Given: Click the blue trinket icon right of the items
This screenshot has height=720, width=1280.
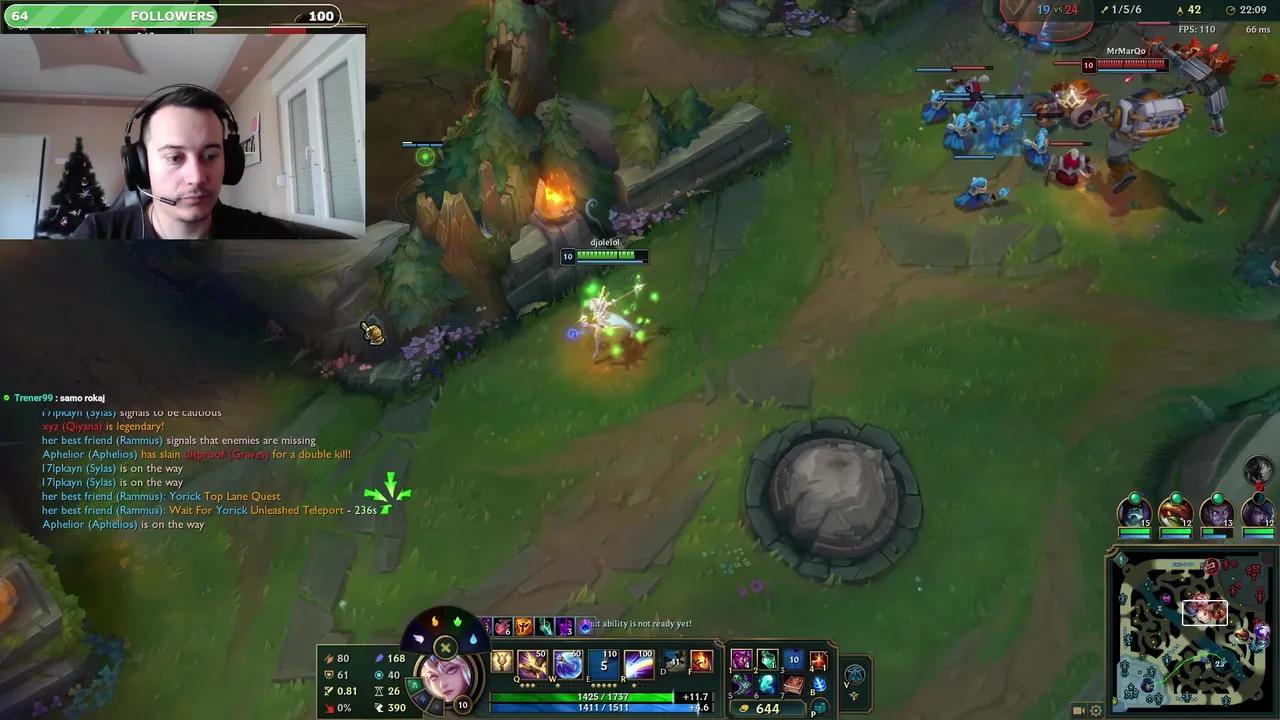Looking at the screenshot, I should coord(853,675).
